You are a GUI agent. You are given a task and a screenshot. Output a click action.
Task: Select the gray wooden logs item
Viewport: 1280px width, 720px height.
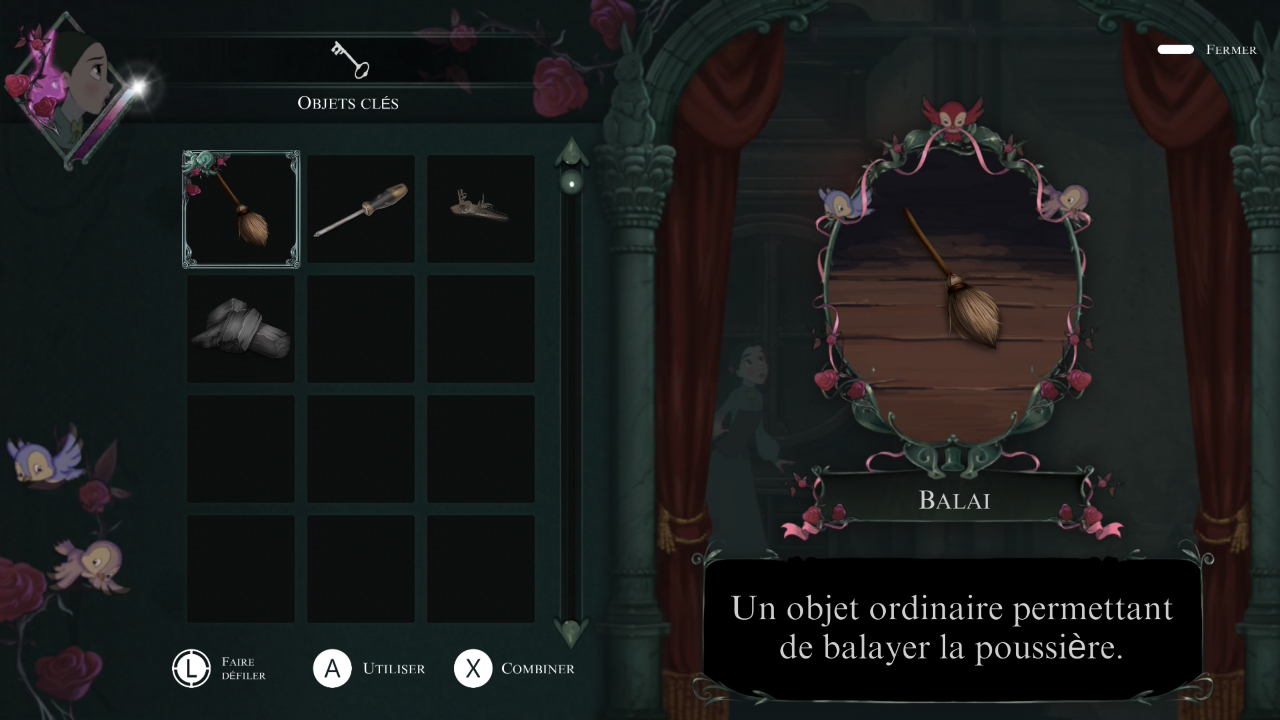click(241, 329)
